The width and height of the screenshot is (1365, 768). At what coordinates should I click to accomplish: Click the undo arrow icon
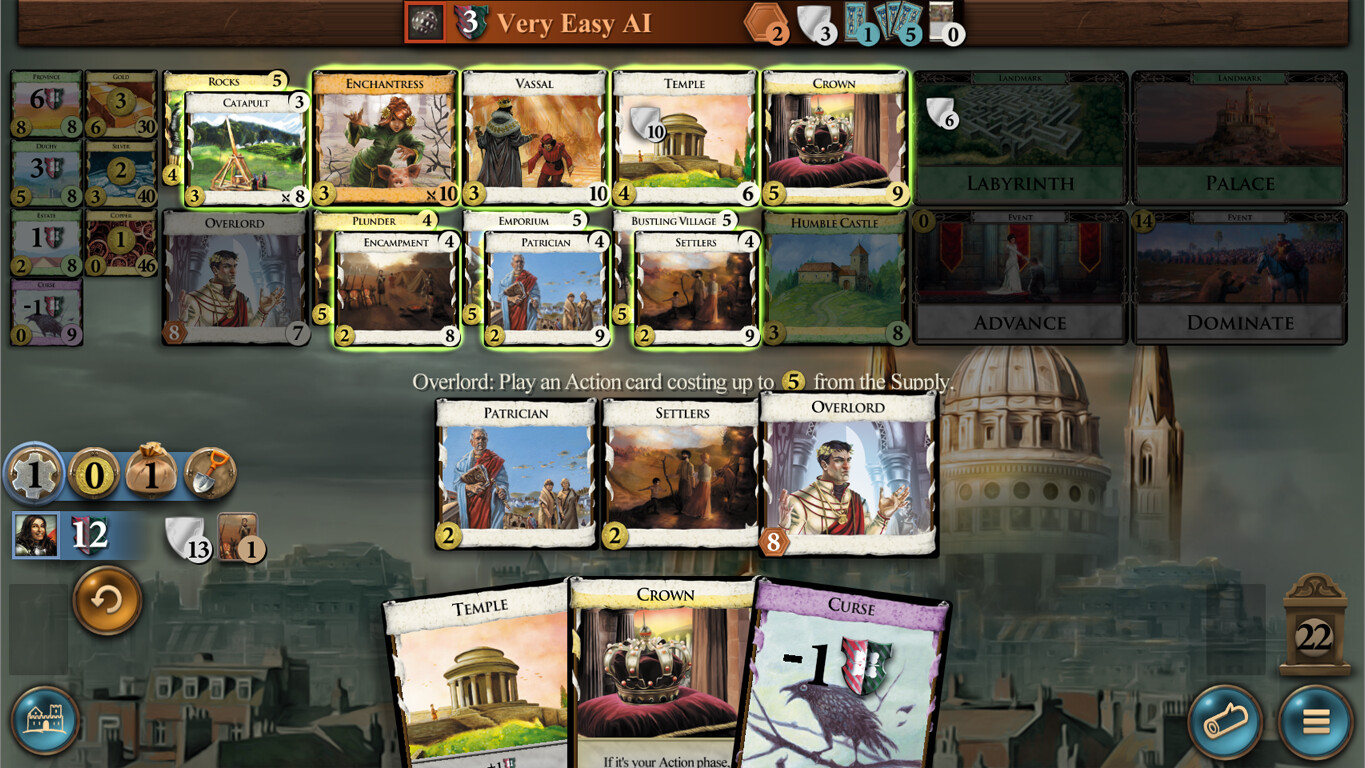107,601
